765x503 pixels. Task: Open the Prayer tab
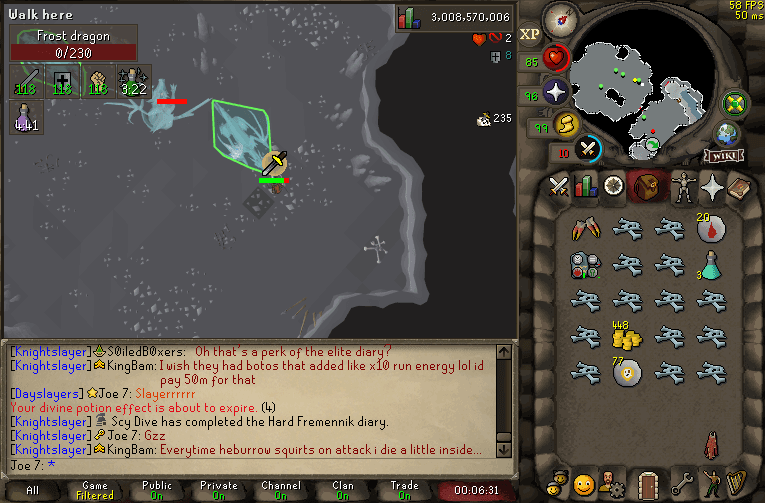point(712,186)
